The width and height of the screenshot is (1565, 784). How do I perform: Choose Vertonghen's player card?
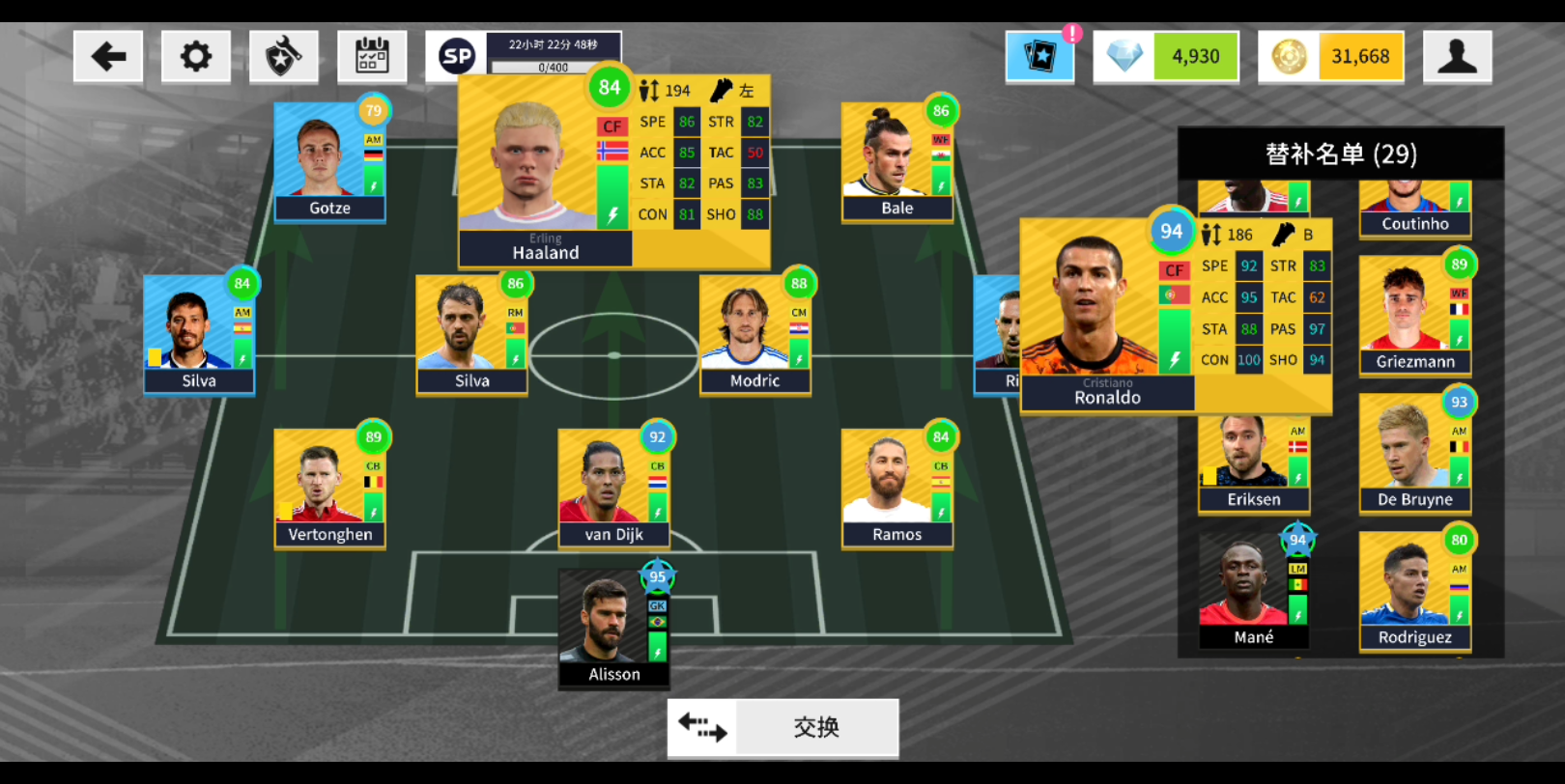point(329,489)
